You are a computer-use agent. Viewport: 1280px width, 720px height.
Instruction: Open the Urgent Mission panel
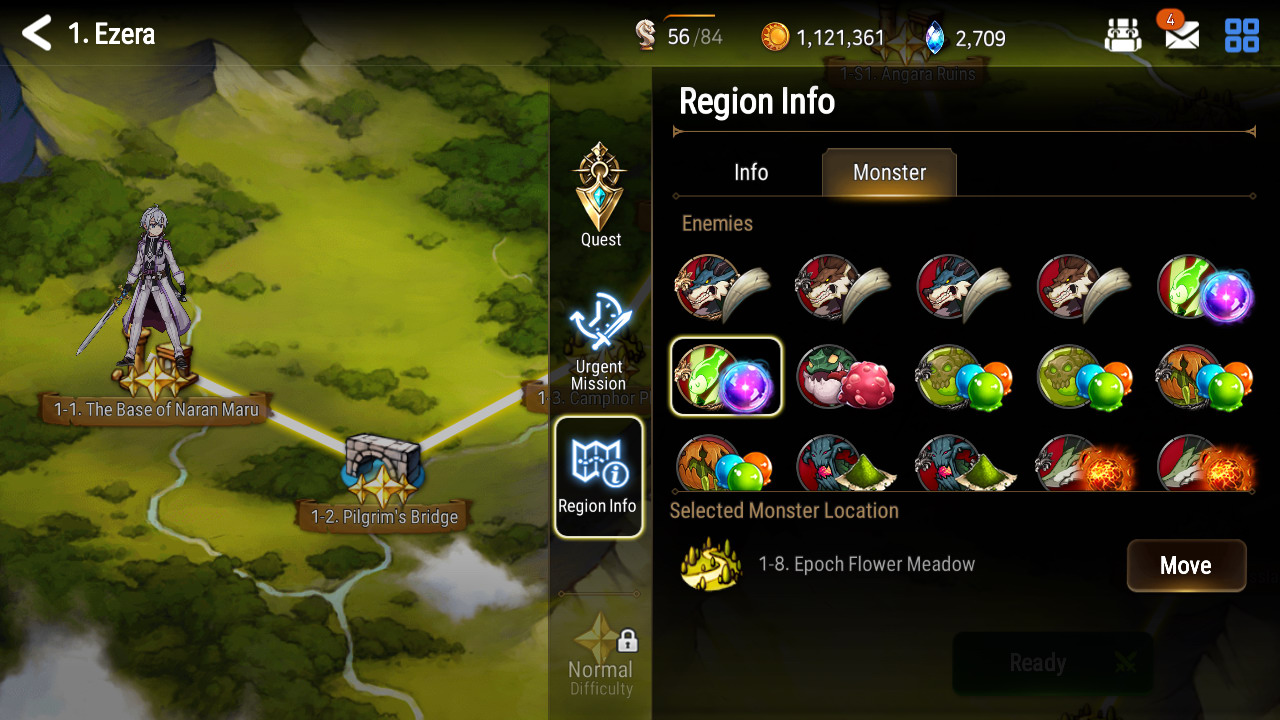599,342
